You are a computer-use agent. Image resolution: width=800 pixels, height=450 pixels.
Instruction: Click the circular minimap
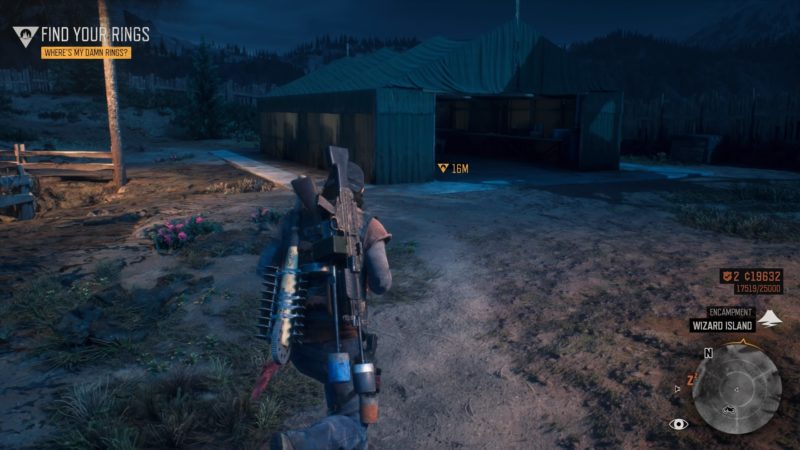[x=737, y=388]
